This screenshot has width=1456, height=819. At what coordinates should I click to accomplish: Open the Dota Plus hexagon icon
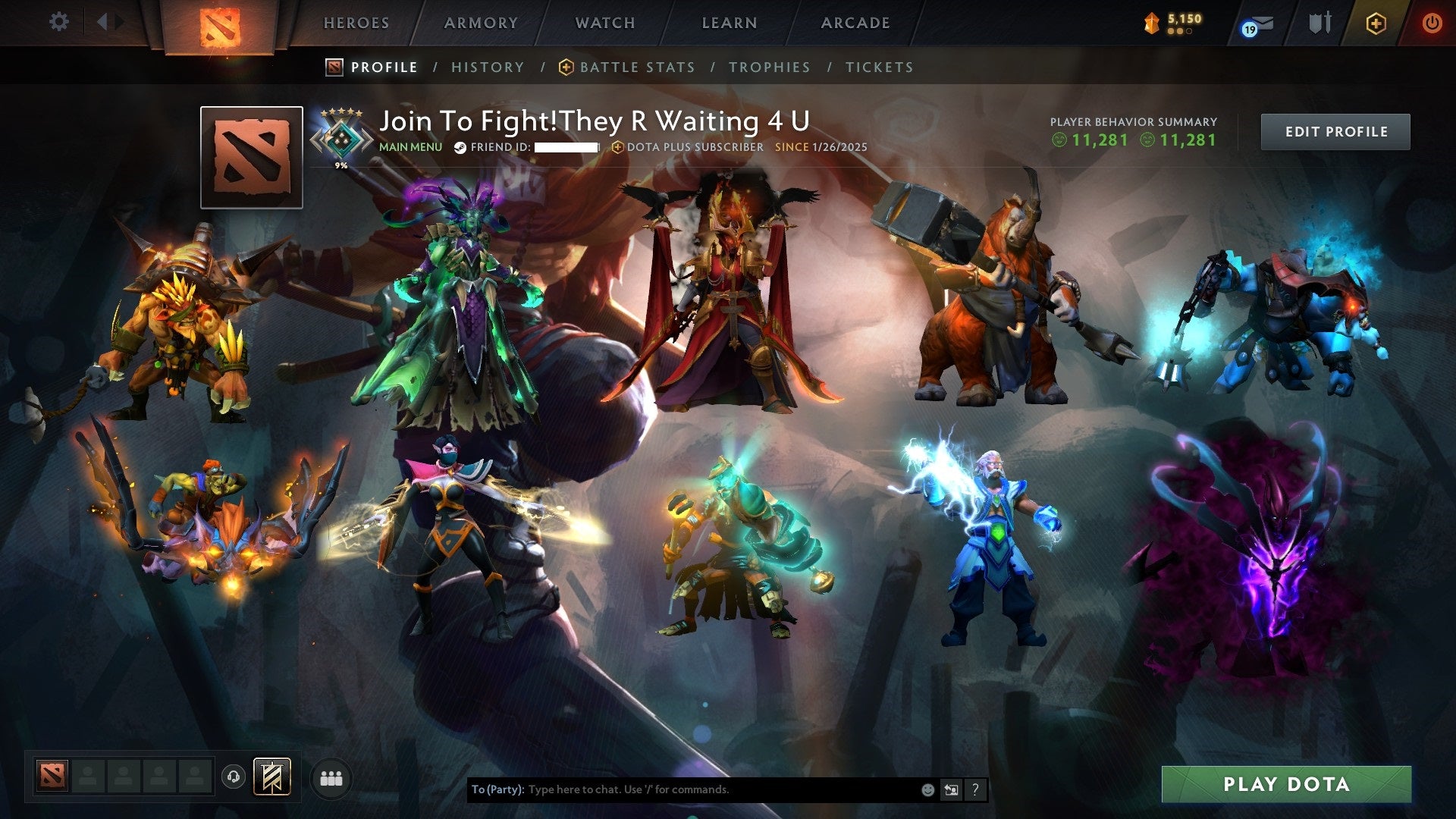tap(1378, 24)
